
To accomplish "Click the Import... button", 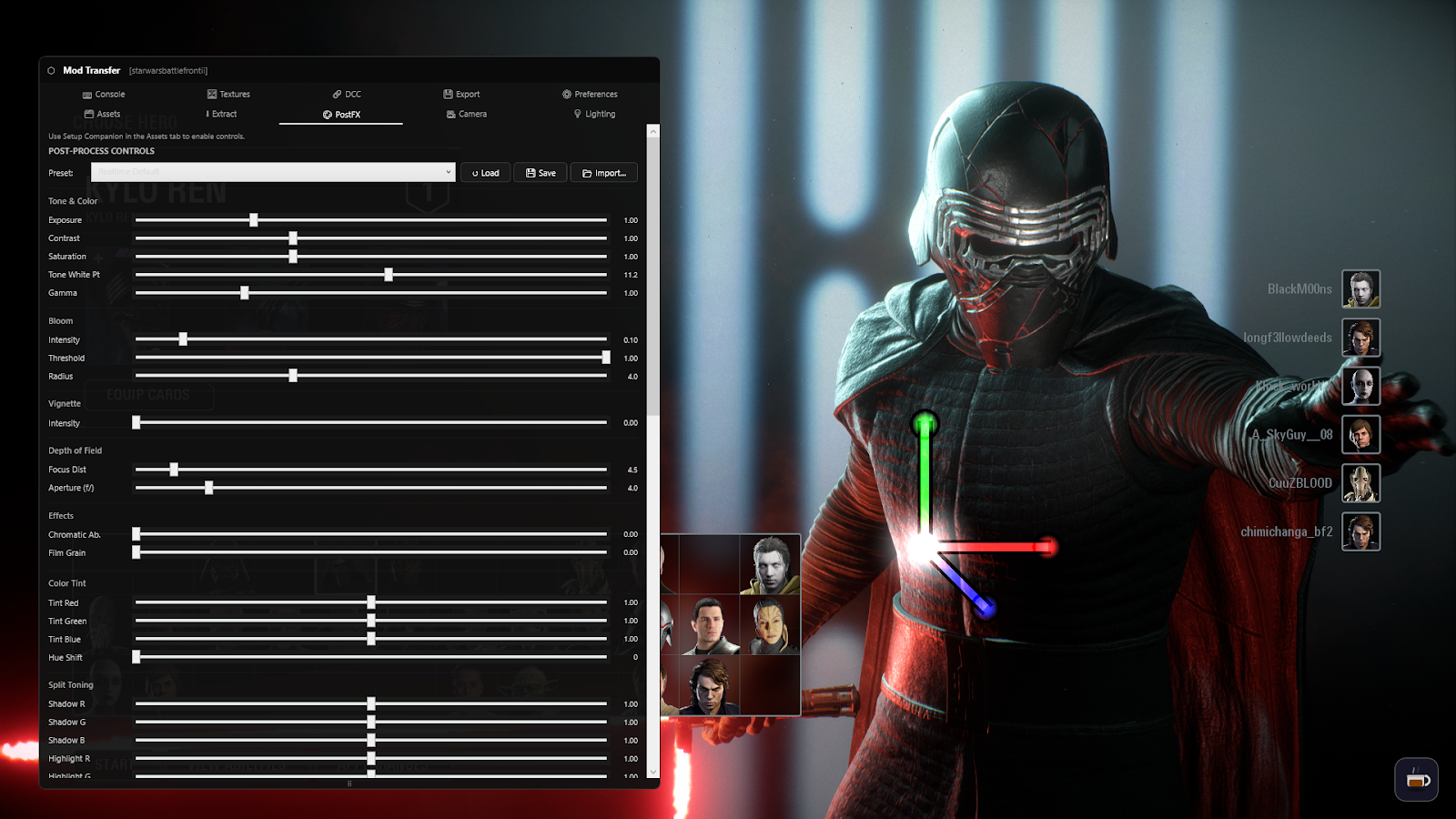I will (x=604, y=172).
